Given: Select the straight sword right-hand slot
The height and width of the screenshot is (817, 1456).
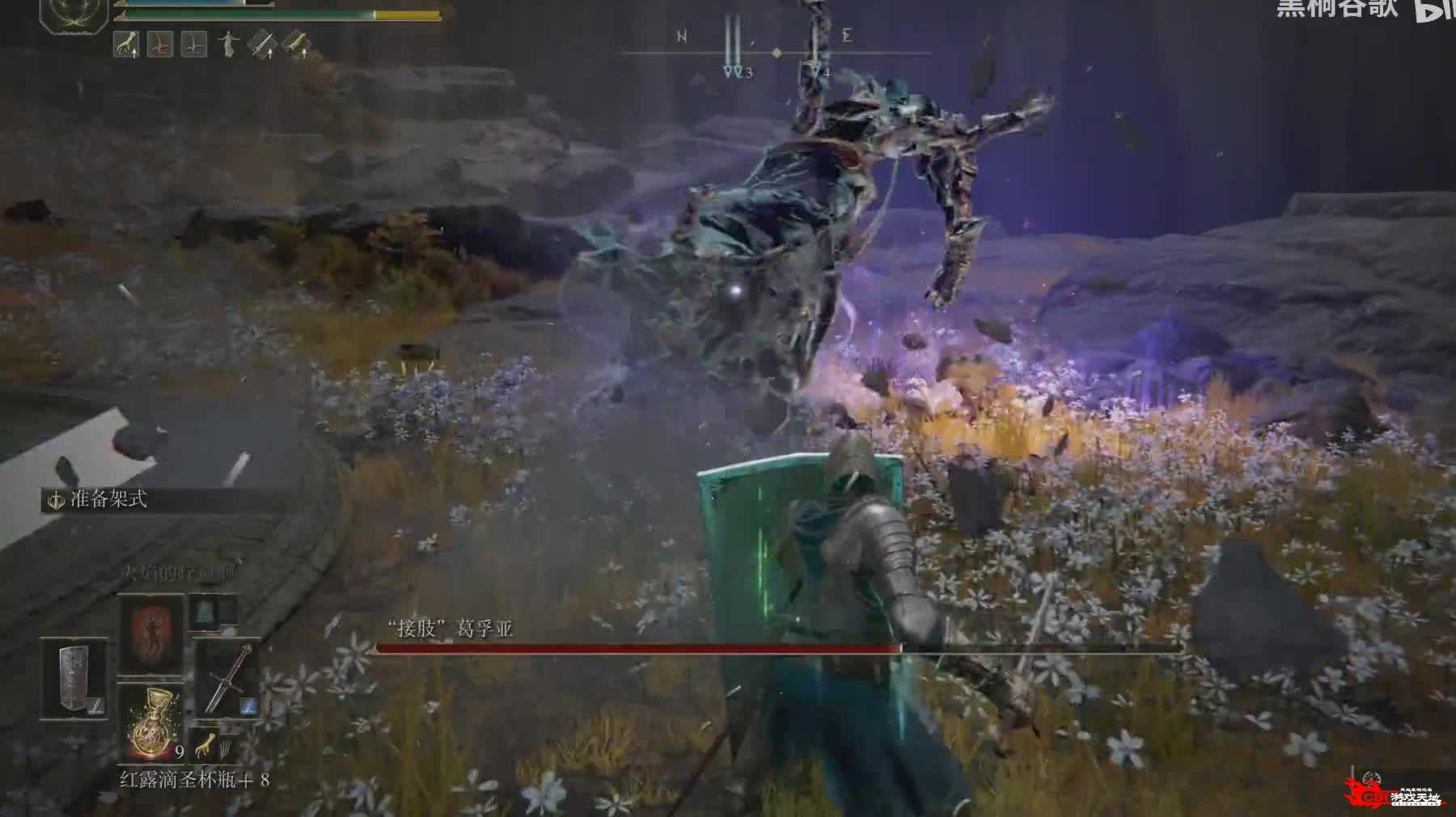Looking at the screenshot, I should [x=228, y=679].
